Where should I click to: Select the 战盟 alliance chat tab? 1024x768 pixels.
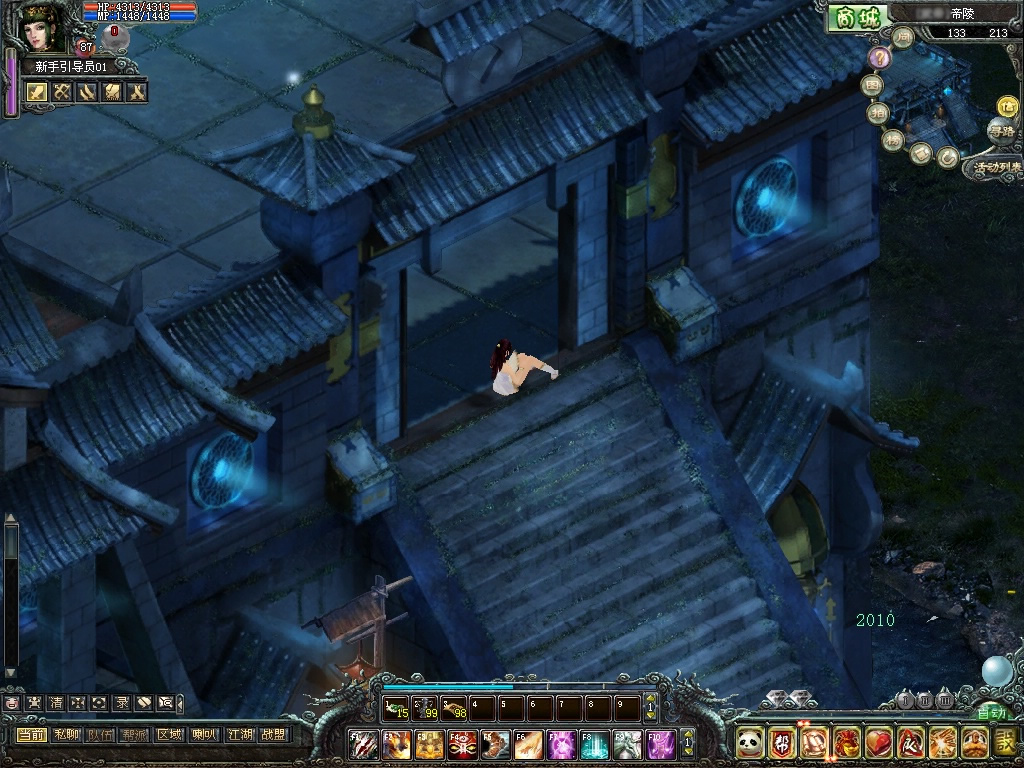pos(273,734)
